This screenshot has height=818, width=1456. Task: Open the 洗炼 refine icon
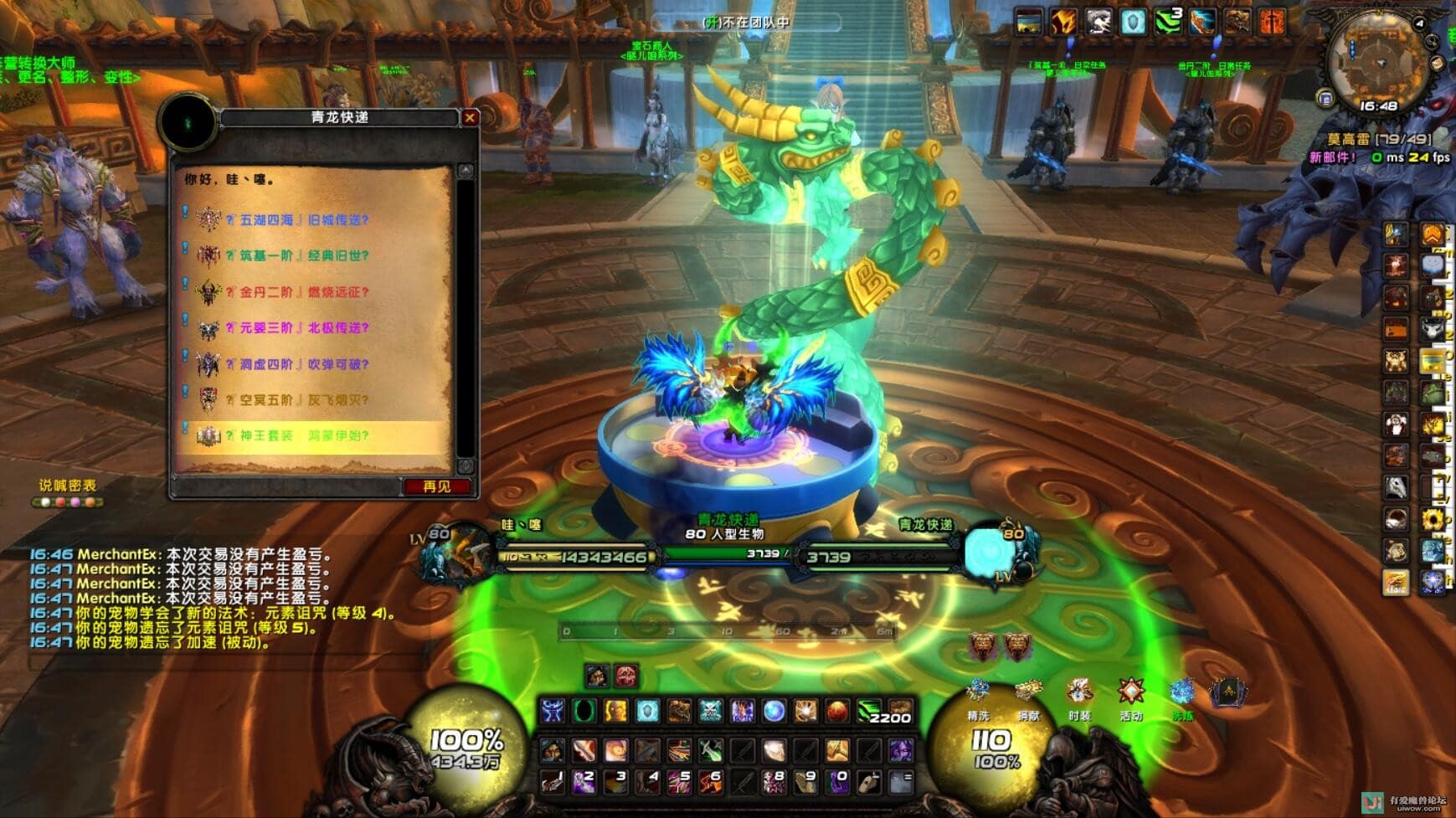(x=1182, y=693)
